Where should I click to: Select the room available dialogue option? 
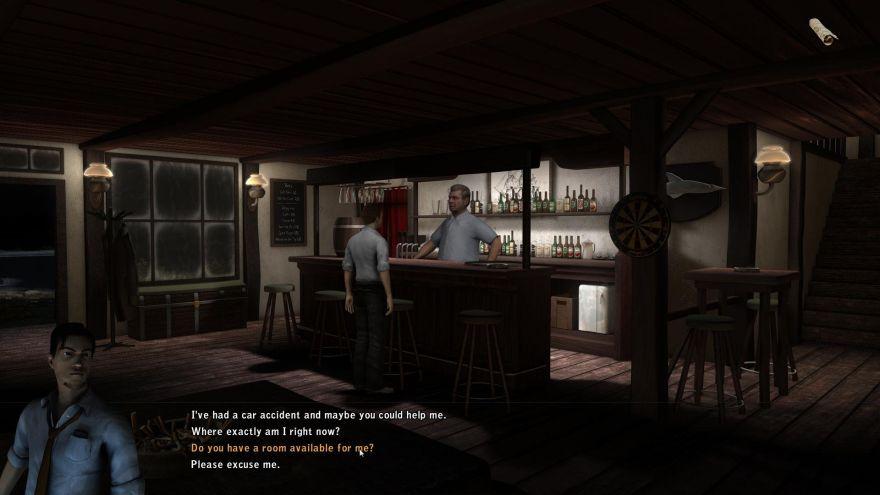[x=282, y=449]
